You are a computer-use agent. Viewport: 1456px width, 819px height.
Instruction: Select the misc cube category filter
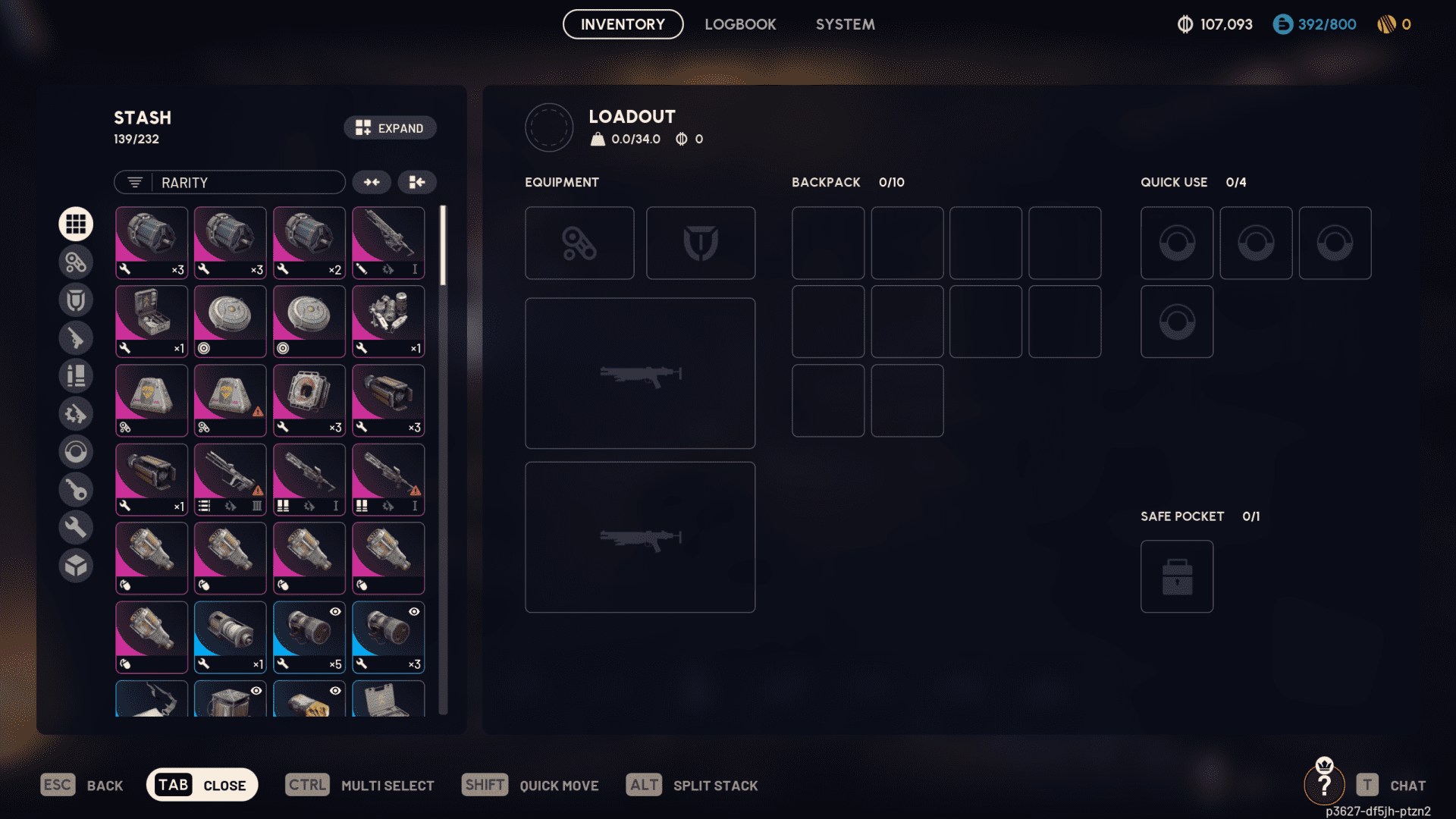[76, 565]
